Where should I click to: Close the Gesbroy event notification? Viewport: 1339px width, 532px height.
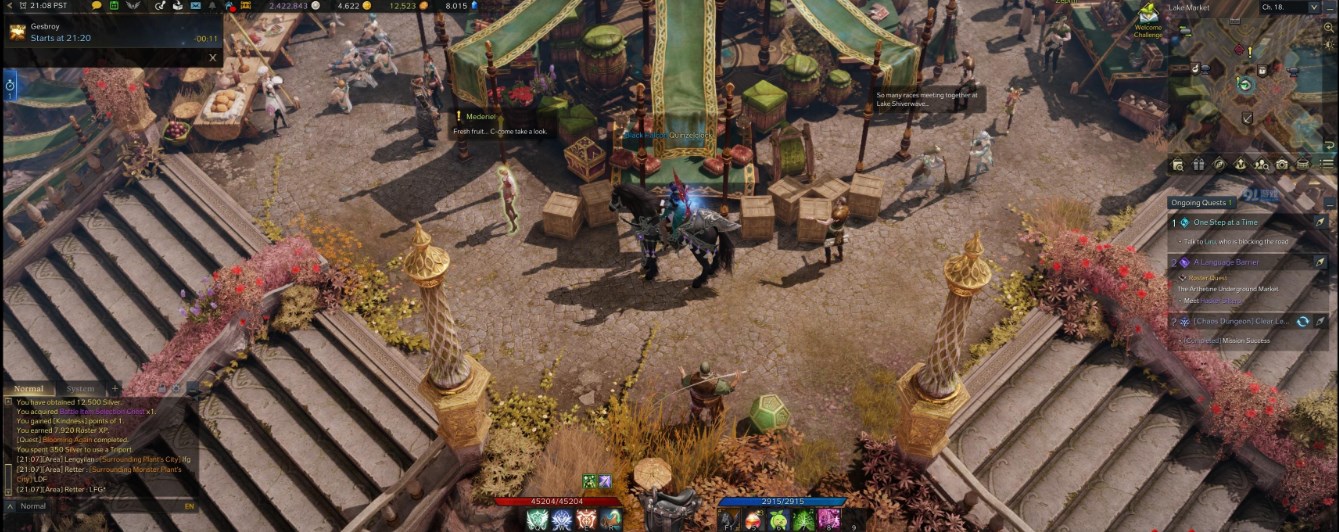[x=212, y=58]
